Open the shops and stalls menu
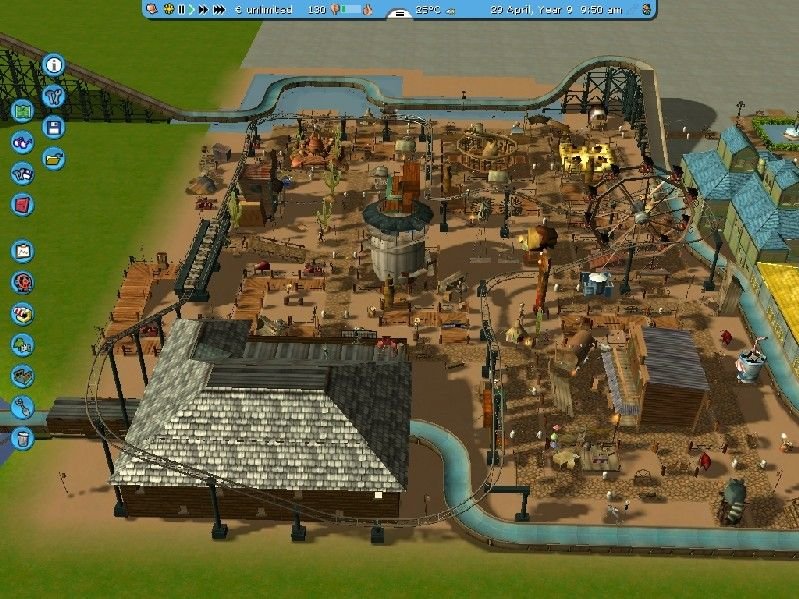 pos(22,313)
